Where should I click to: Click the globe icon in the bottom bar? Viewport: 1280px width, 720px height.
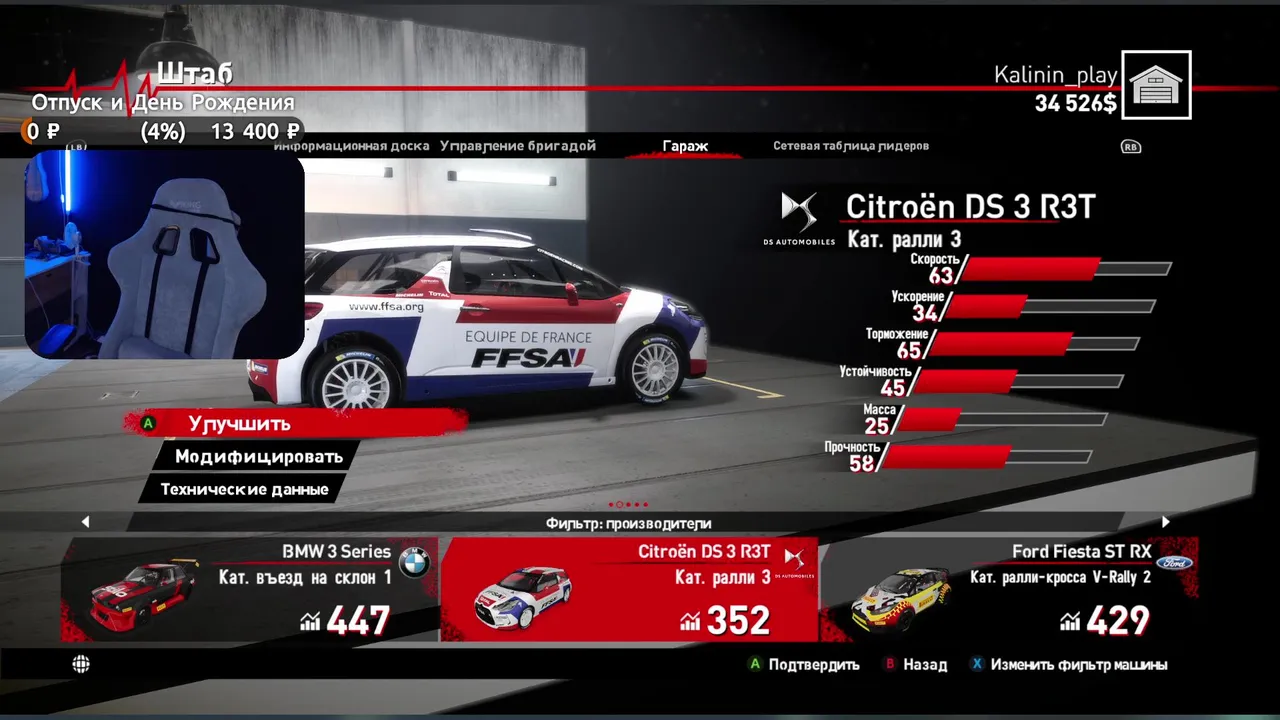point(81,664)
